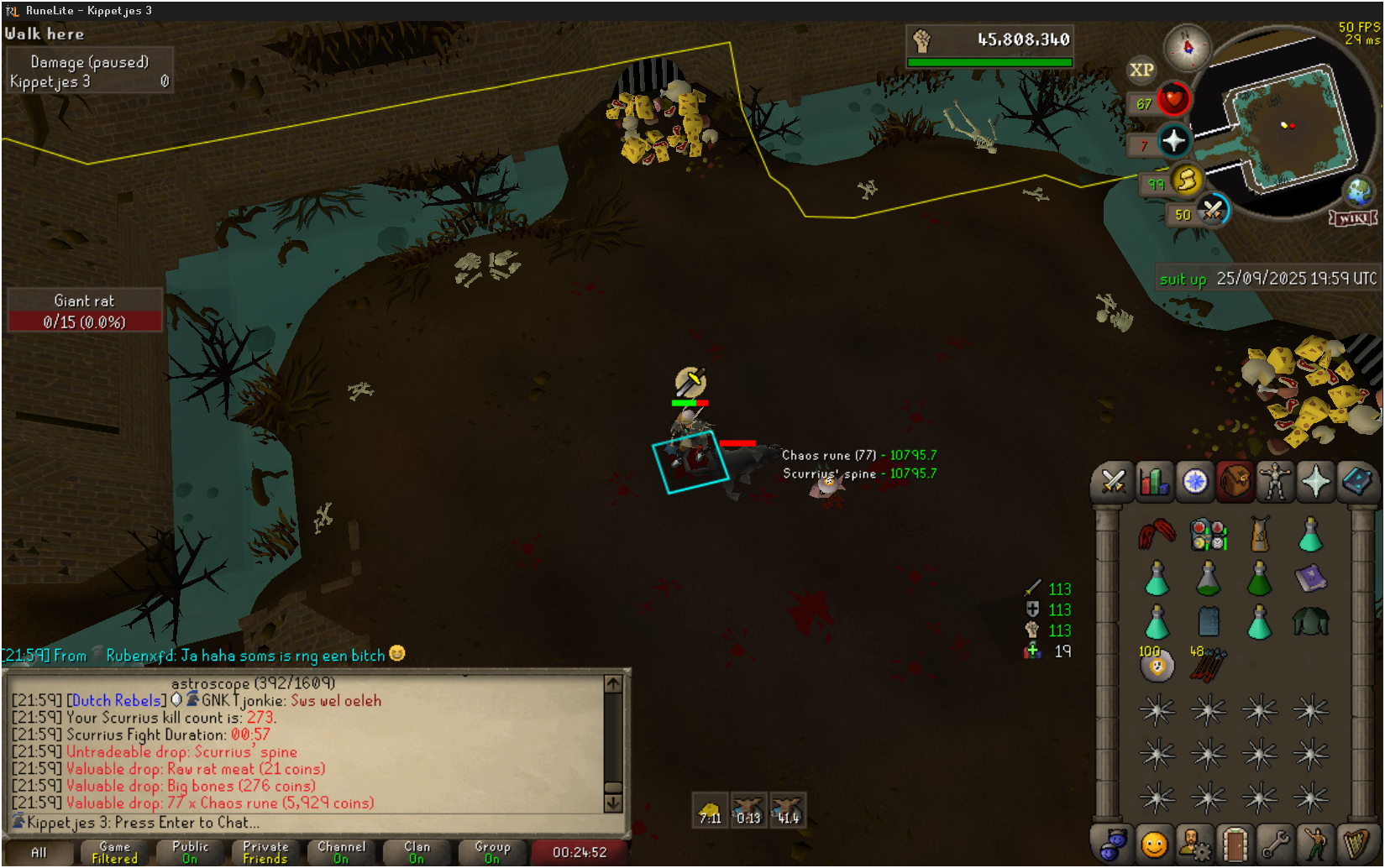
Task: Open the Logout door tab
Action: tap(1235, 844)
